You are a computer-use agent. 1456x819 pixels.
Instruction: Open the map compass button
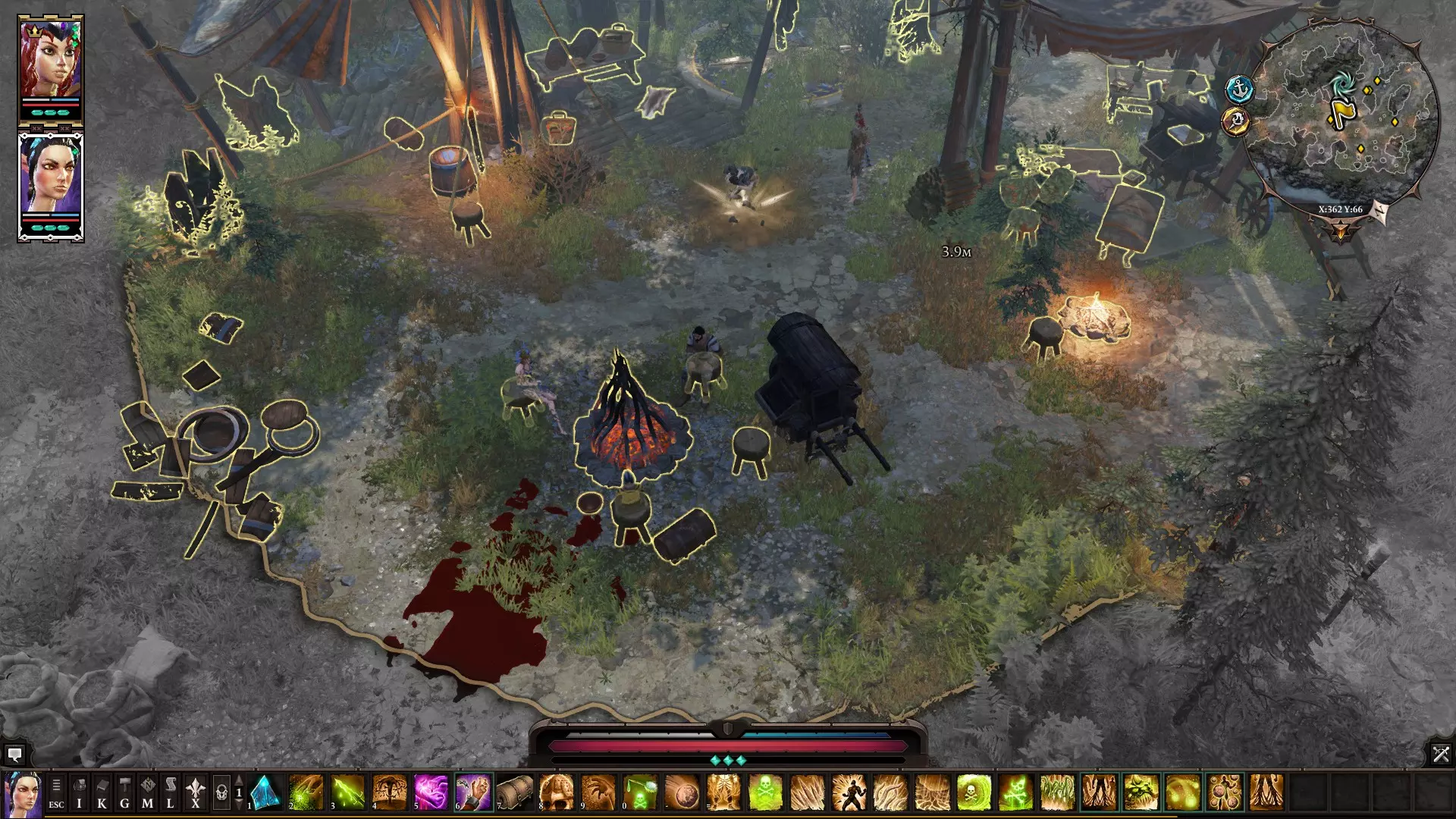click(148, 793)
